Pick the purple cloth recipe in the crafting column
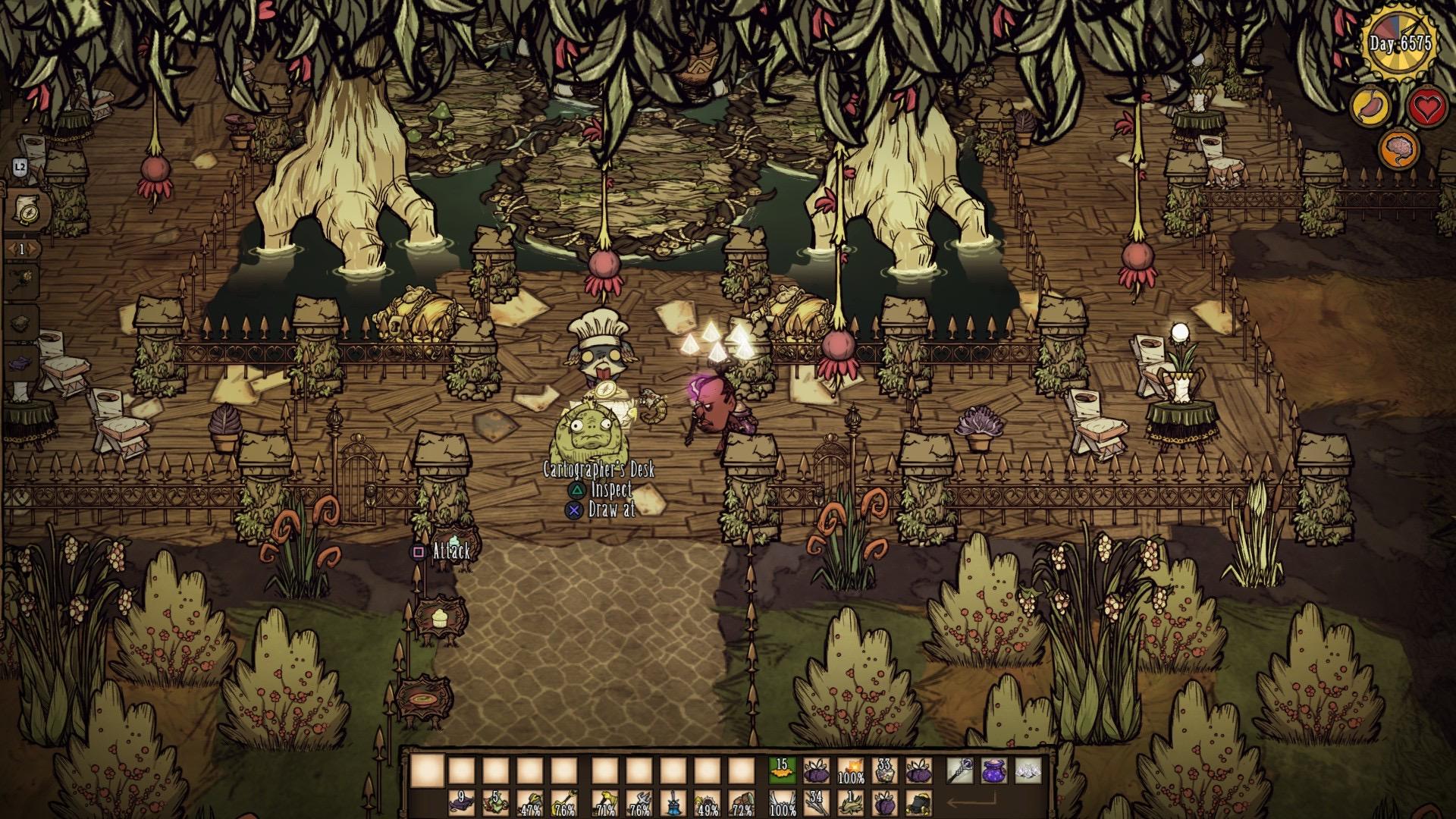 pos(23,364)
